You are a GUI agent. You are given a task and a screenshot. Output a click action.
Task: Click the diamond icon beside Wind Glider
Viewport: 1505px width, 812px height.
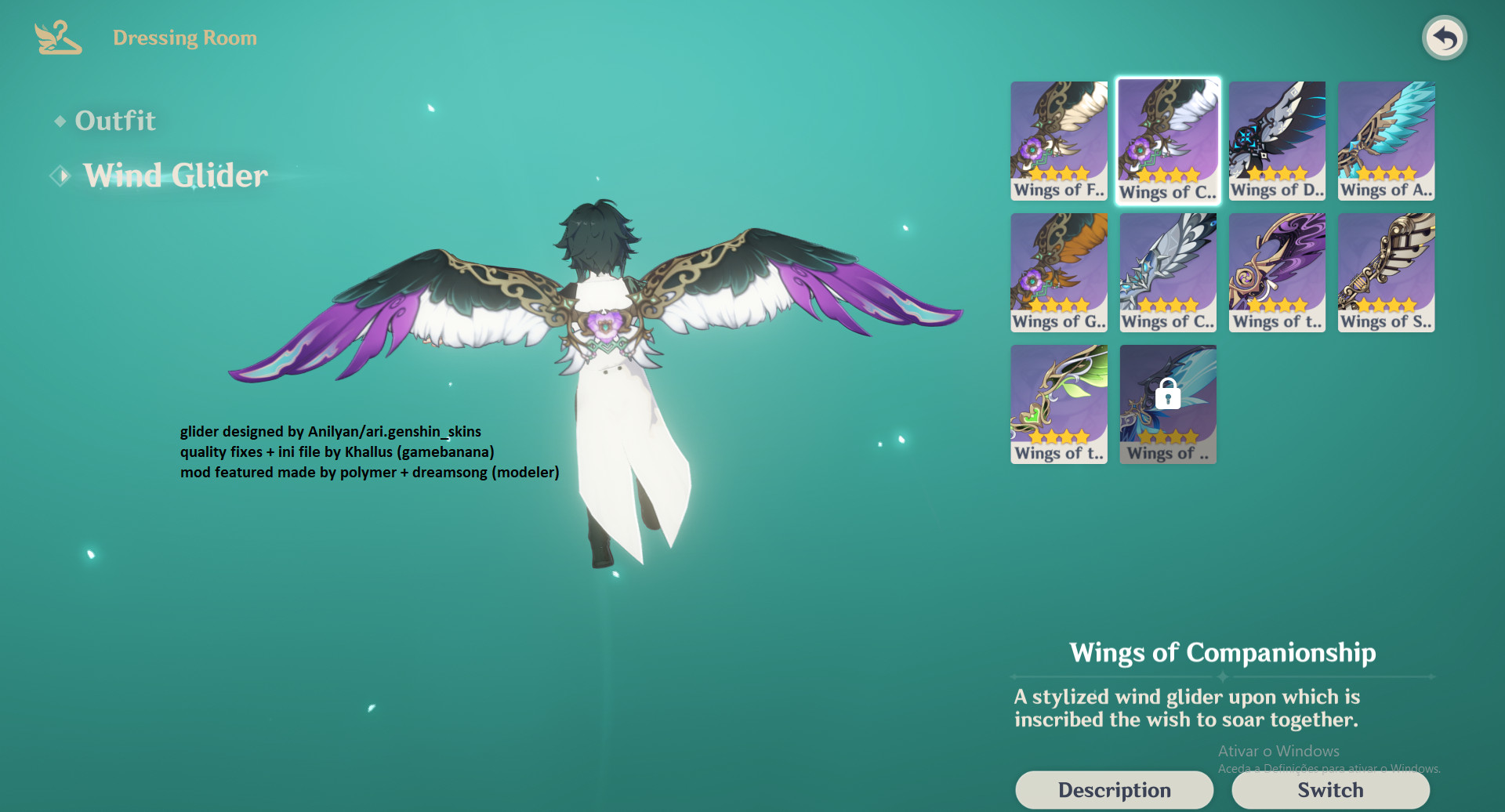click(x=59, y=176)
